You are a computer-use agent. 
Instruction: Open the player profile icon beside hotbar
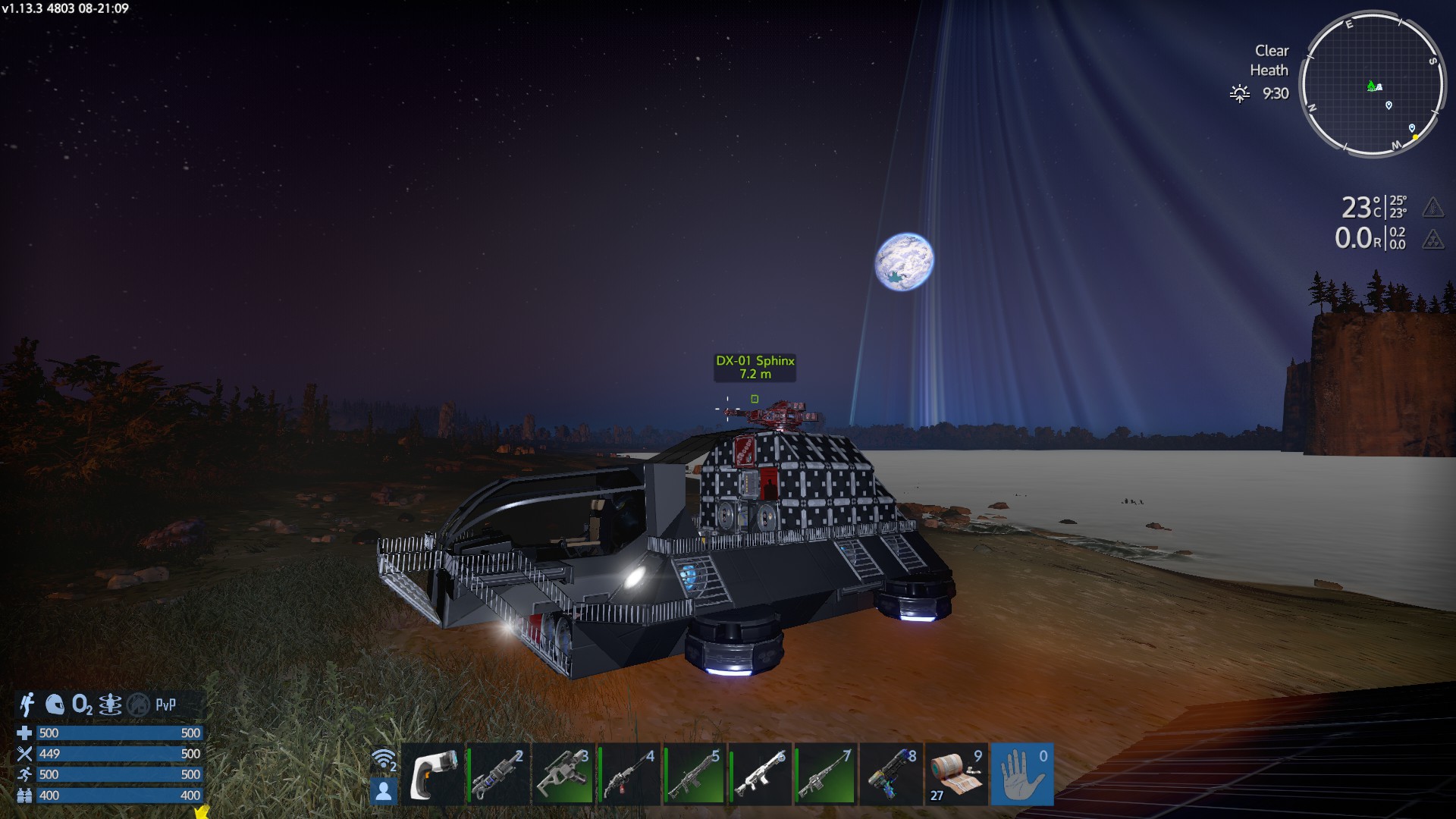click(384, 791)
